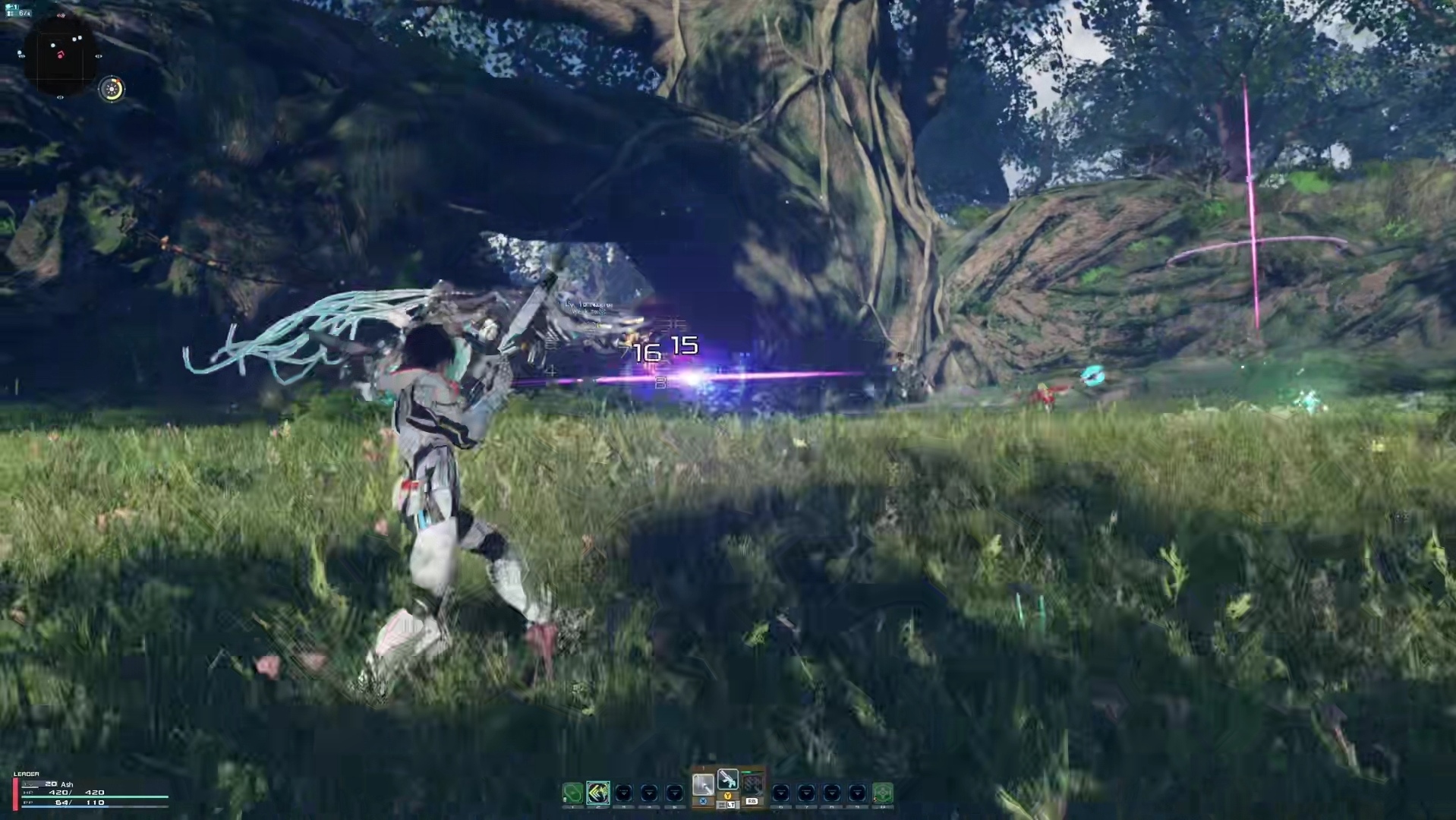Select the sword weapon action icon
This screenshot has height=820, width=1456.
(x=703, y=784)
